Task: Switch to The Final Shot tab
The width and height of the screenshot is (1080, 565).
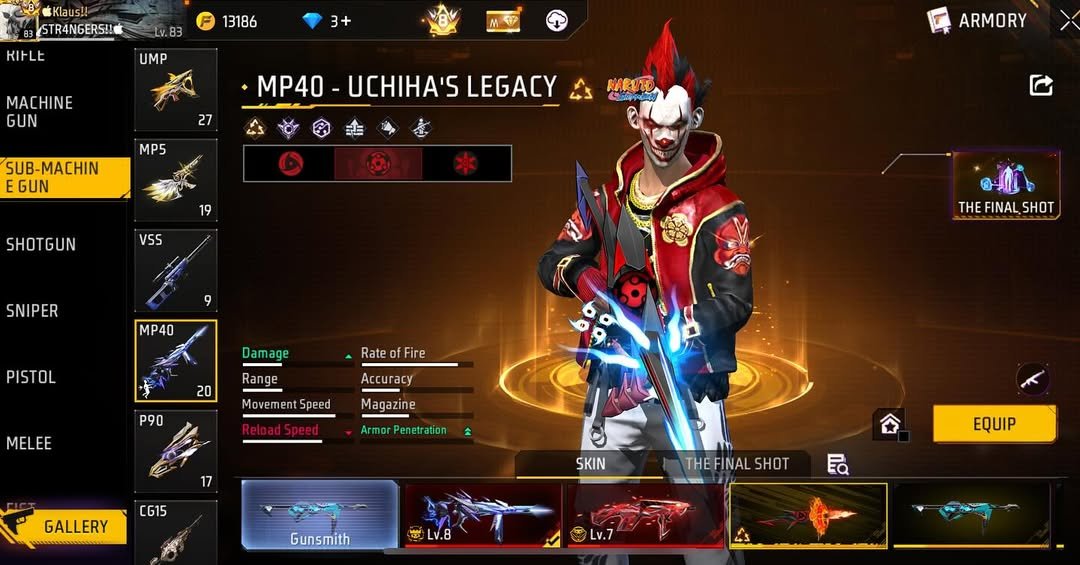Action: pyautogui.click(x=737, y=464)
